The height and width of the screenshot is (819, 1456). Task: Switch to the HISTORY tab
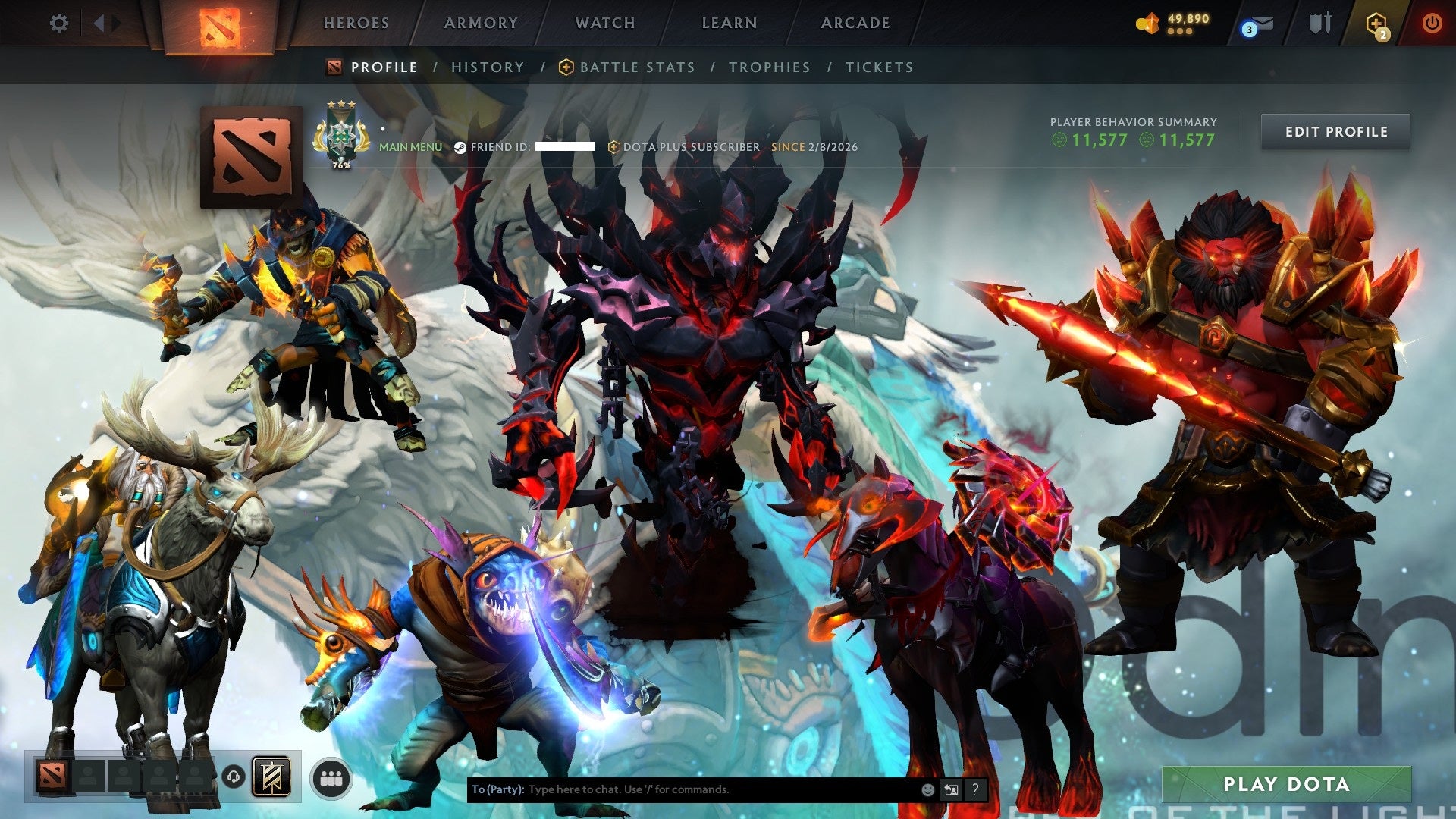pyautogui.click(x=487, y=67)
